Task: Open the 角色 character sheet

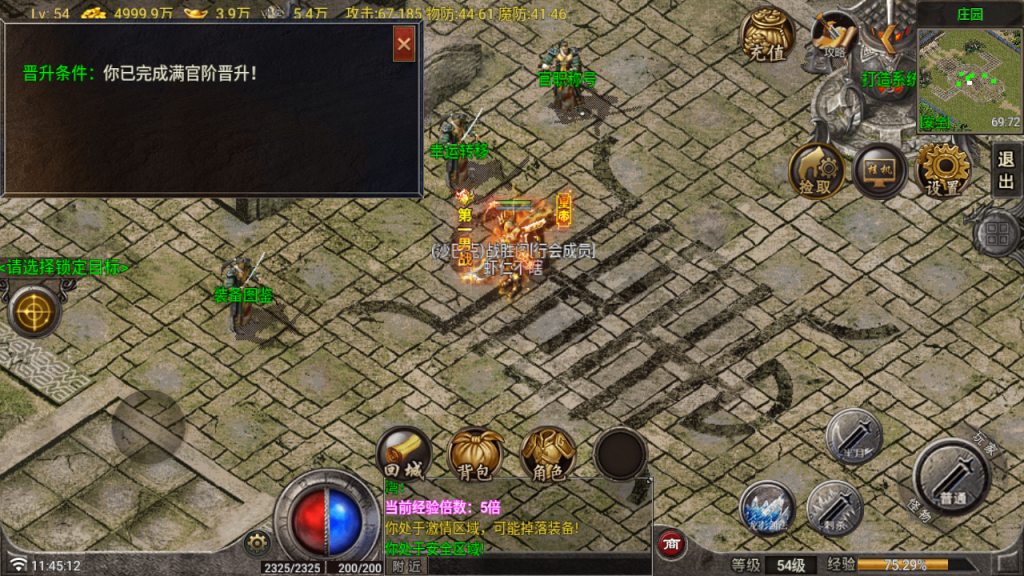Action: tap(547, 453)
